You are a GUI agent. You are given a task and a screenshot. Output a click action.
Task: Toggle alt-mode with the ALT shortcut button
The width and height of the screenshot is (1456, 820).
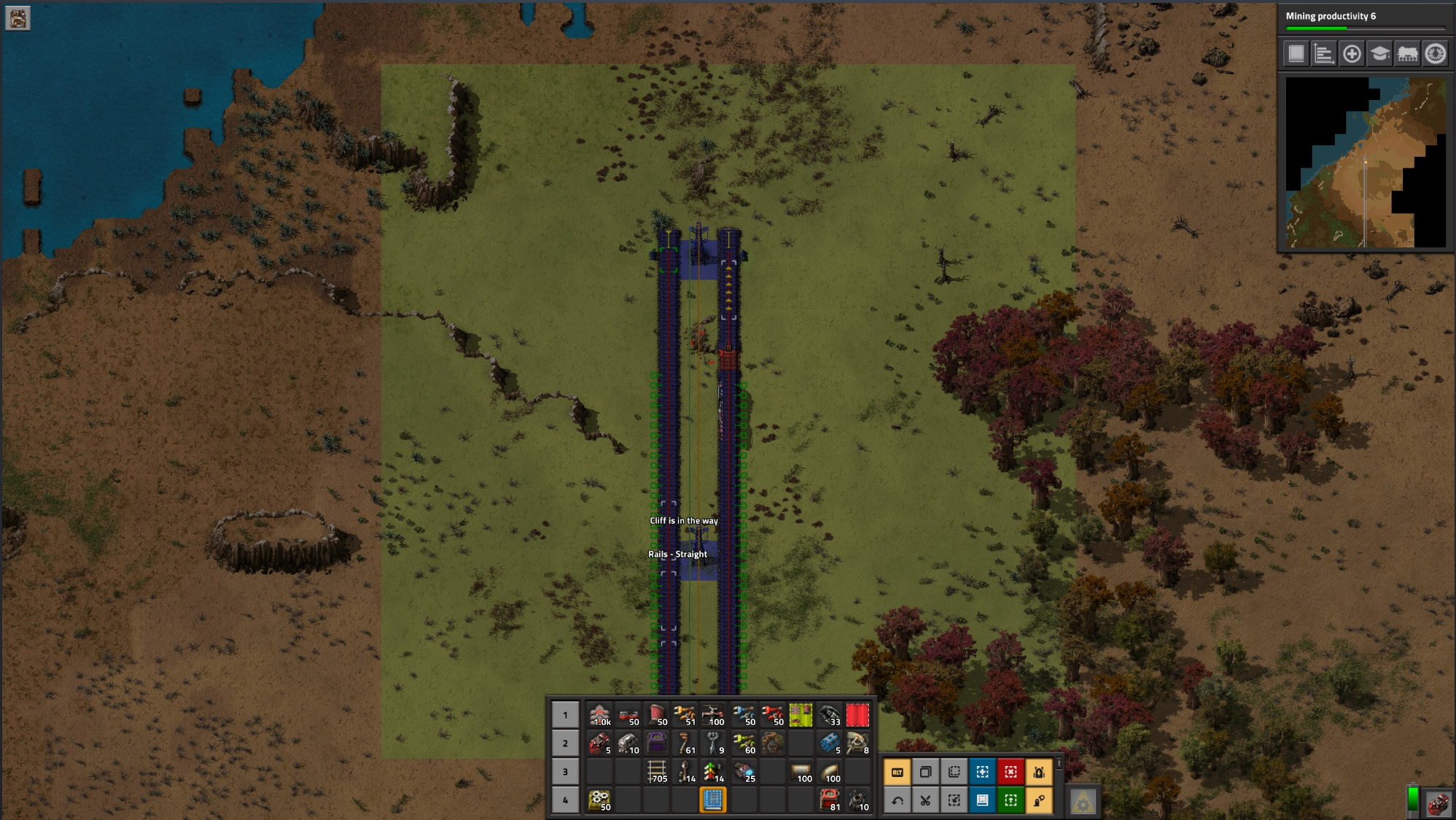coord(897,771)
